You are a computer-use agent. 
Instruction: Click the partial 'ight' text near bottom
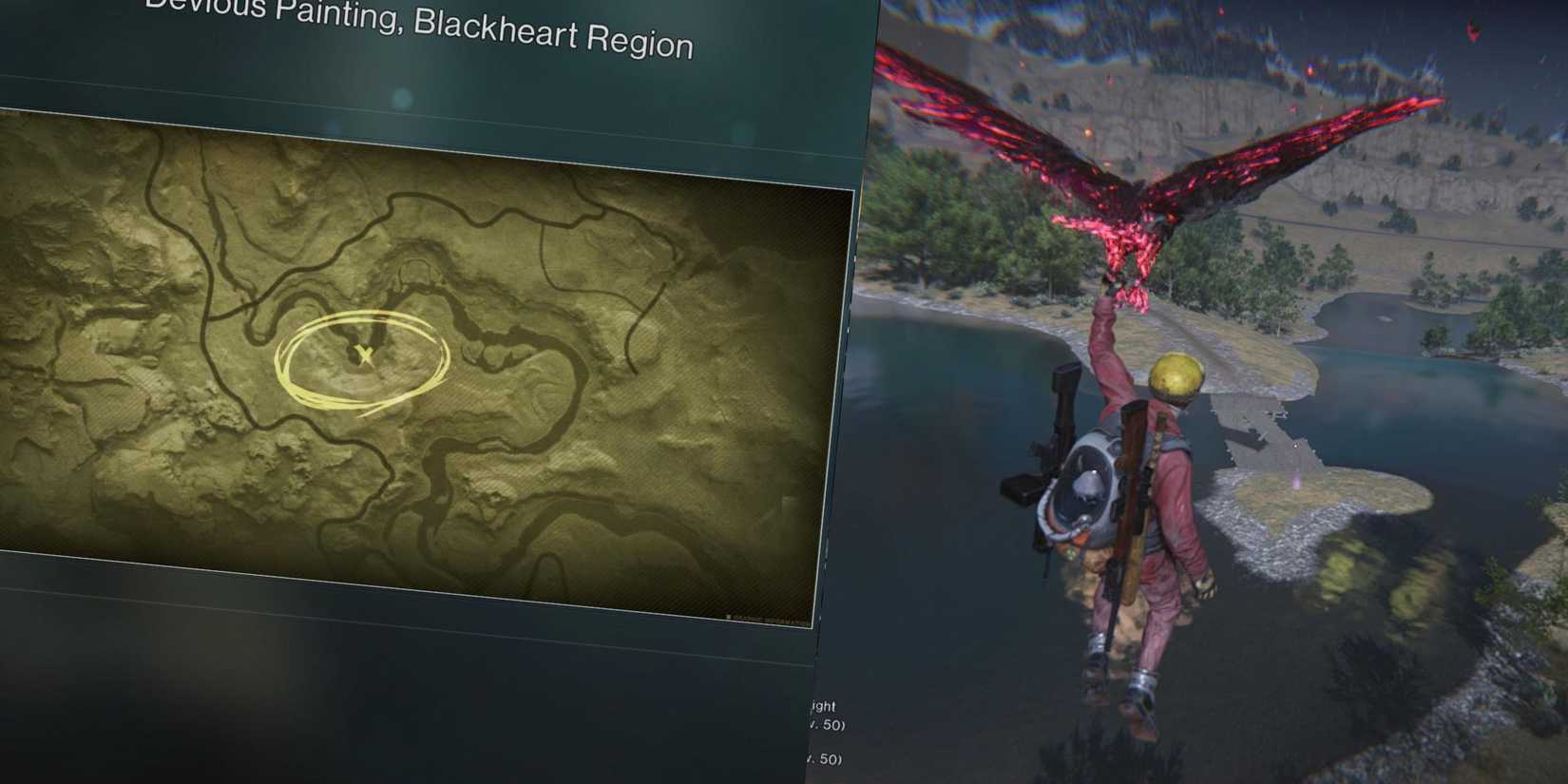point(822,705)
